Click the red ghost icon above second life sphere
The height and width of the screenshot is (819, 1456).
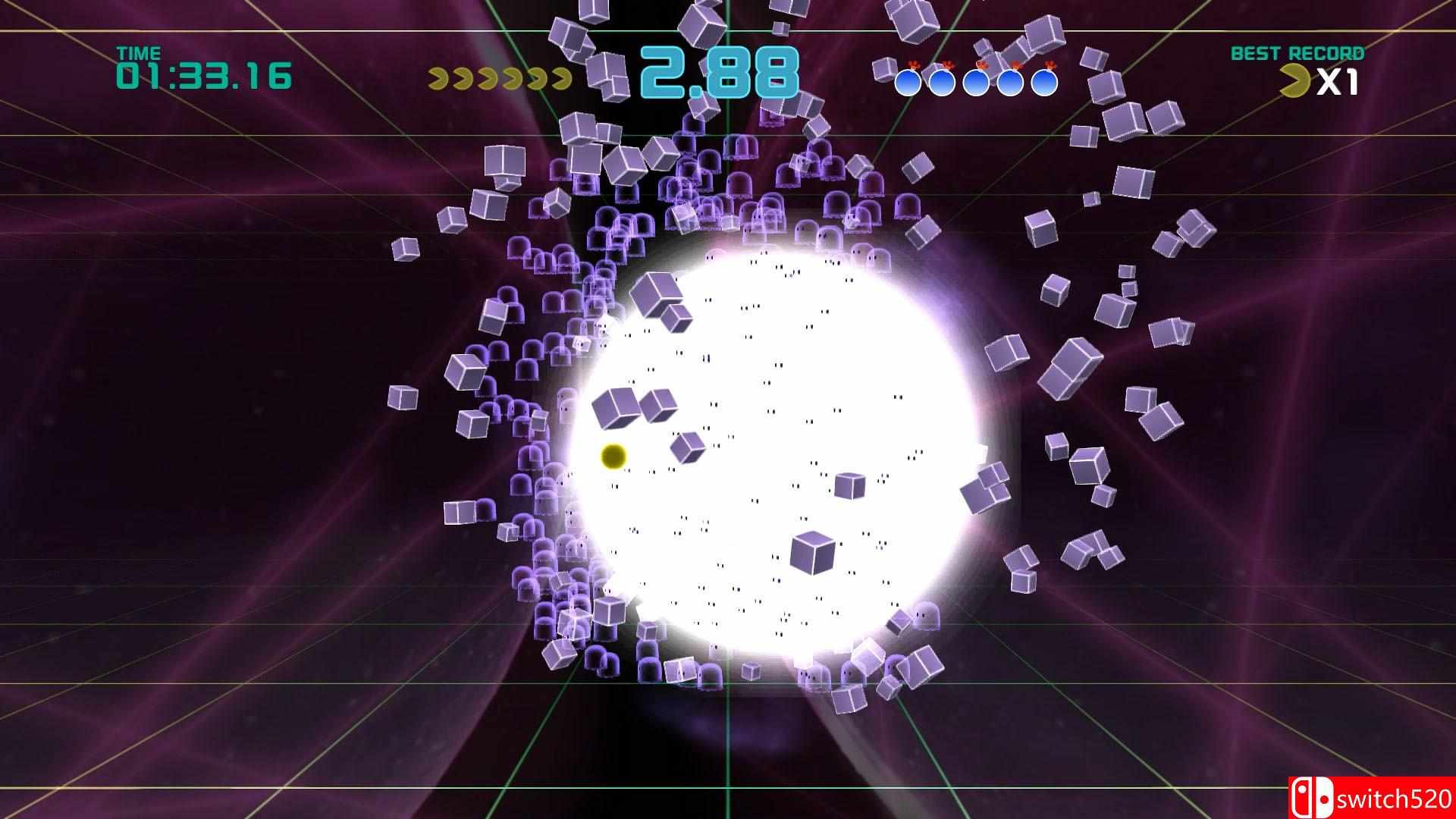[x=948, y=65]
